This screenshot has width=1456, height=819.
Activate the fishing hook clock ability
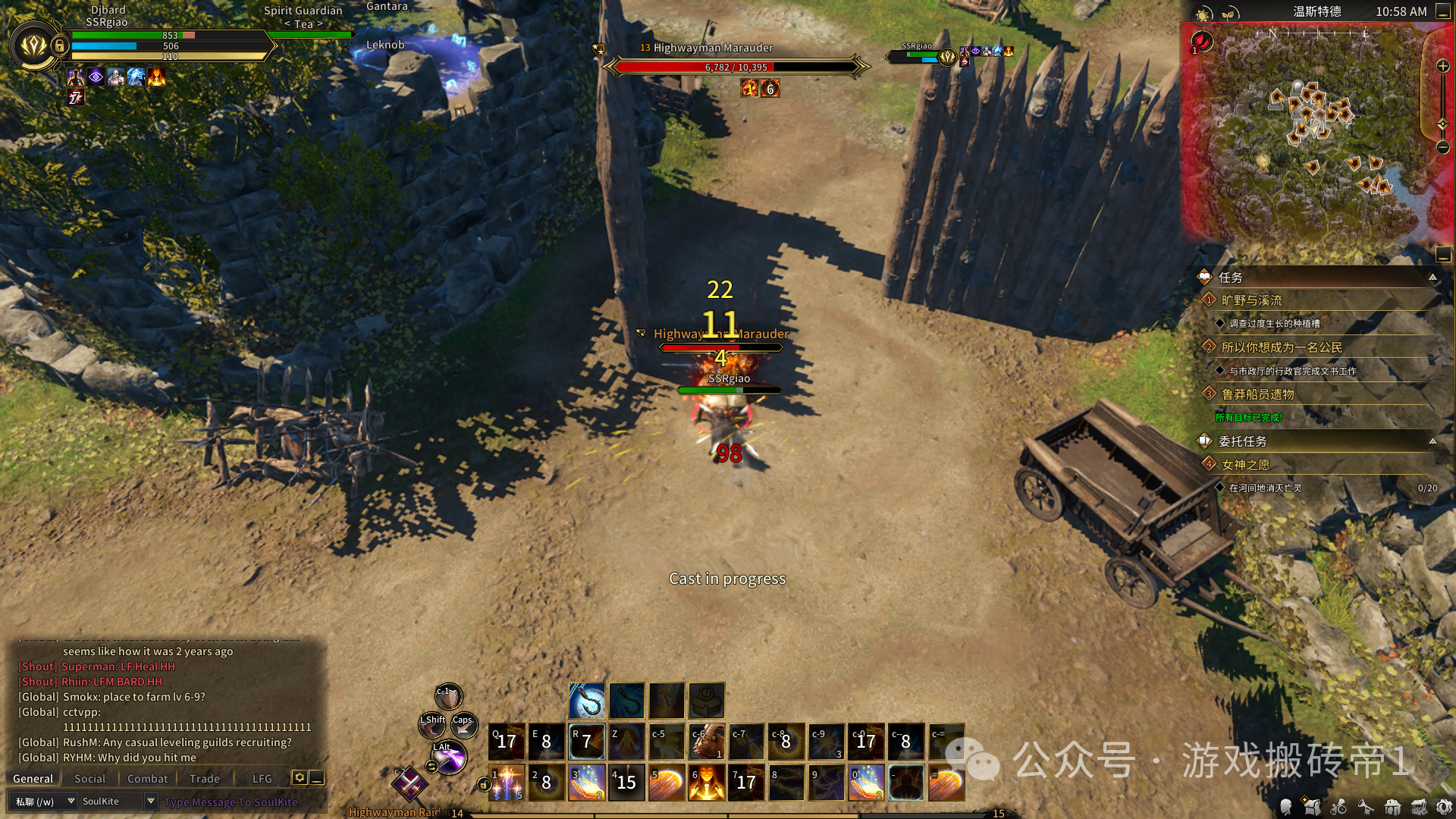pyautogui.click(x=587, y=700)
